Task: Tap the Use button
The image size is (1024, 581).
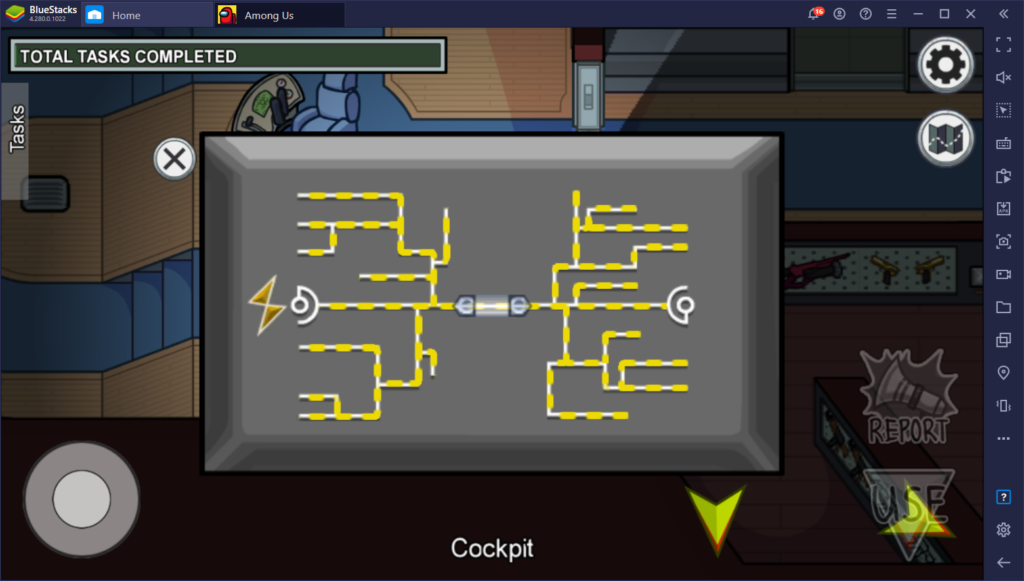Action: [908, 505]
